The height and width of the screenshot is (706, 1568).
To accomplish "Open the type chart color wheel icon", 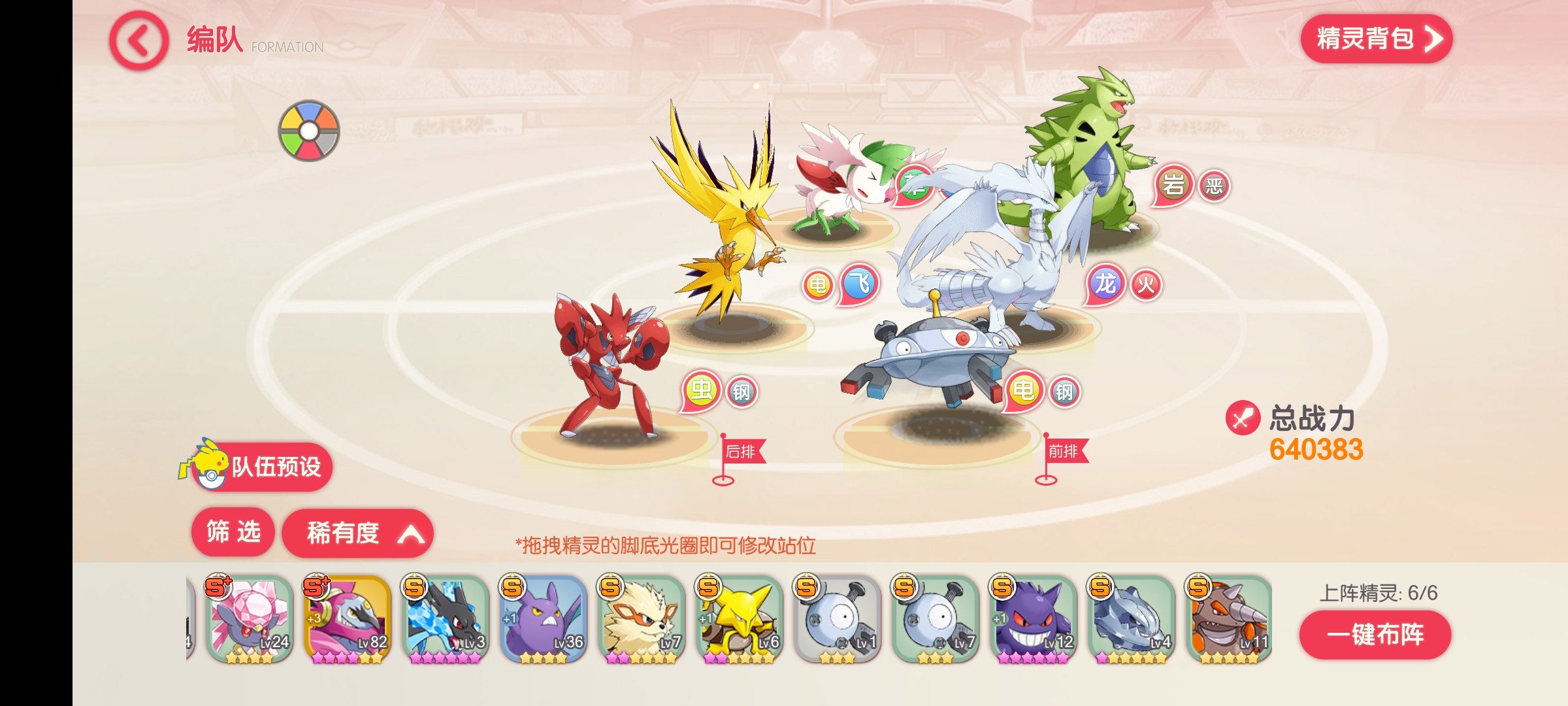I will (x=309, y=131).
